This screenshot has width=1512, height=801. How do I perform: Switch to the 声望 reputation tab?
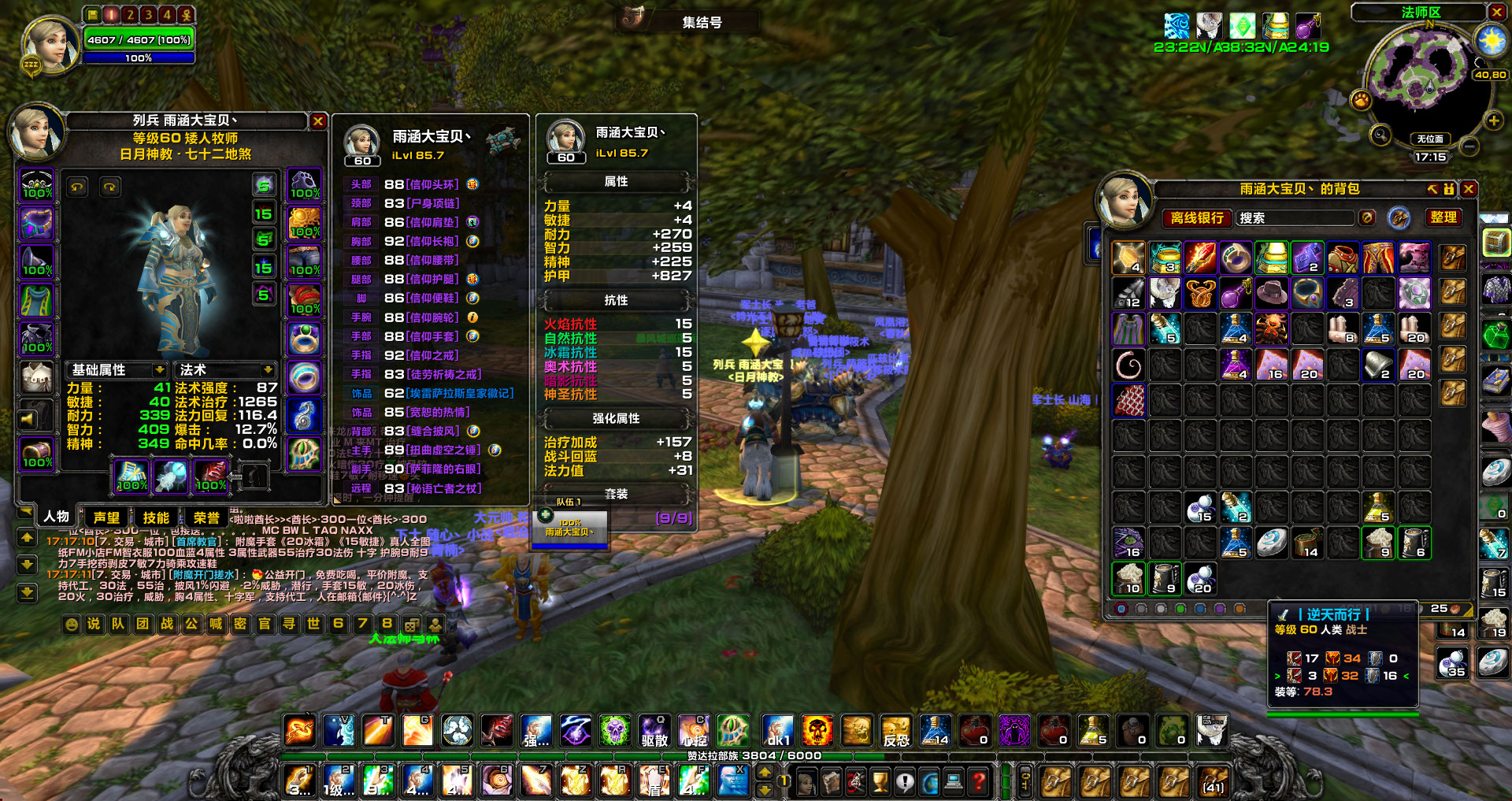tap(106, 517)
